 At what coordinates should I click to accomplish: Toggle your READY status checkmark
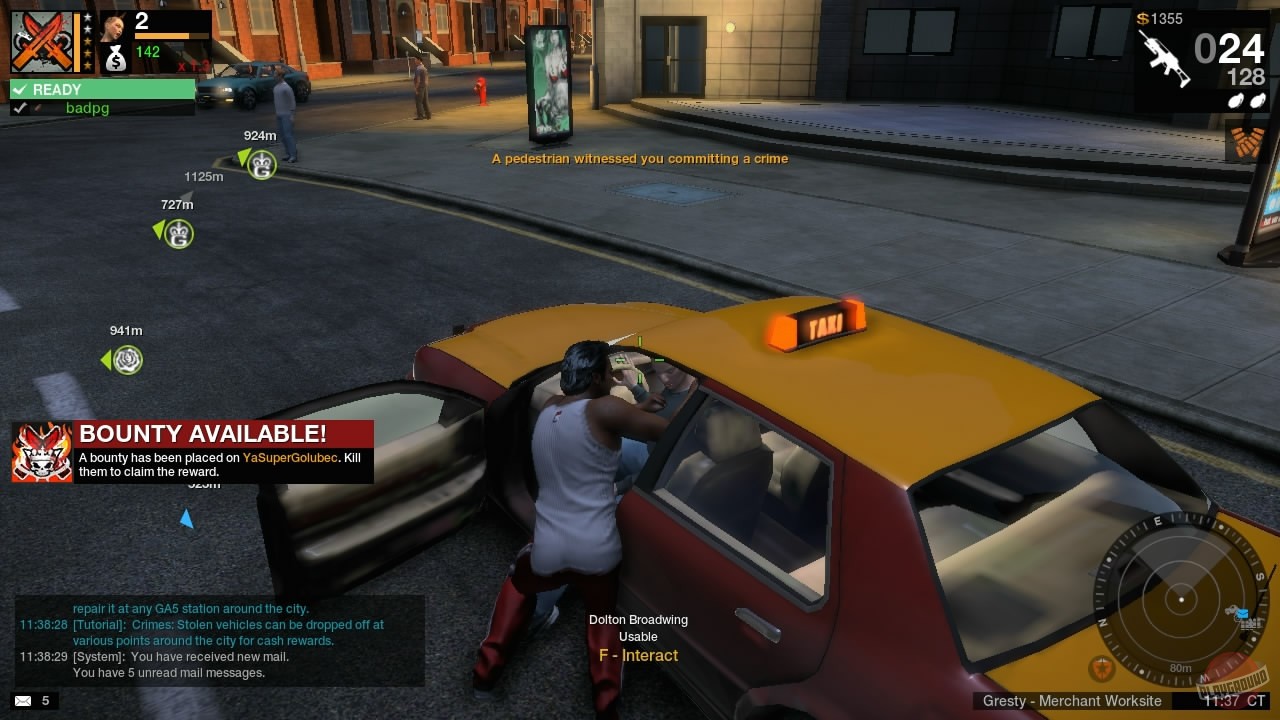[x=18, y=89]
